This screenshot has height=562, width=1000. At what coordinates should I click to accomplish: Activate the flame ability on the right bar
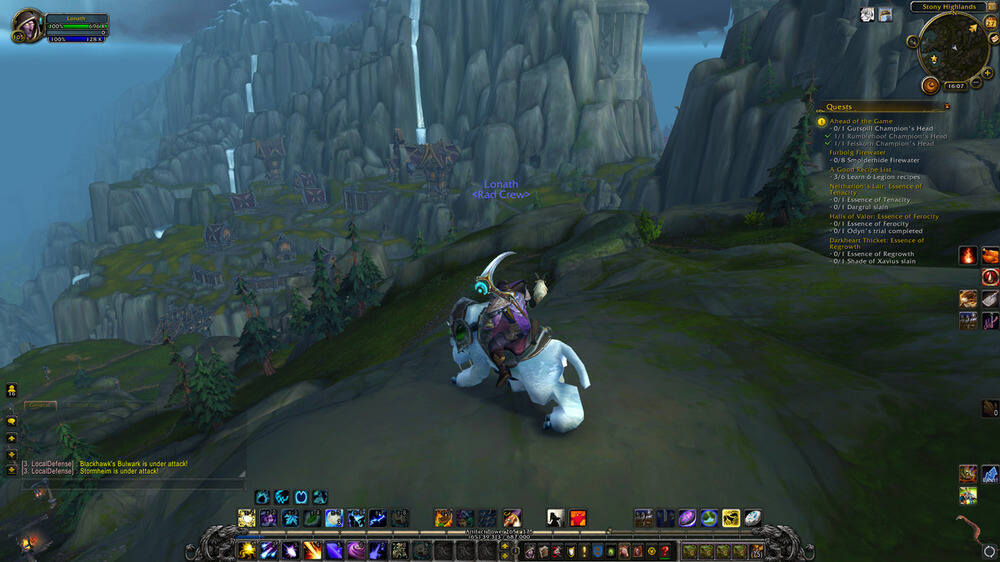(x=968, y=256)
